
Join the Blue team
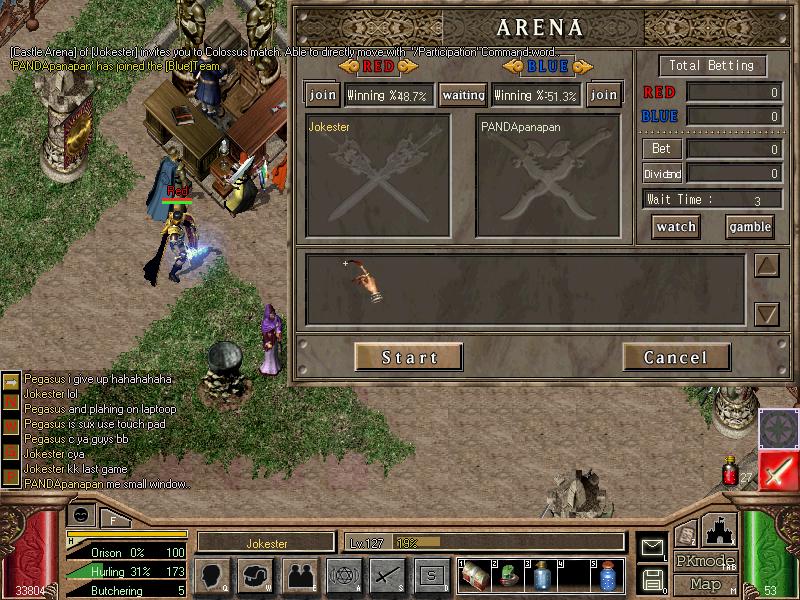pos(603,95)
